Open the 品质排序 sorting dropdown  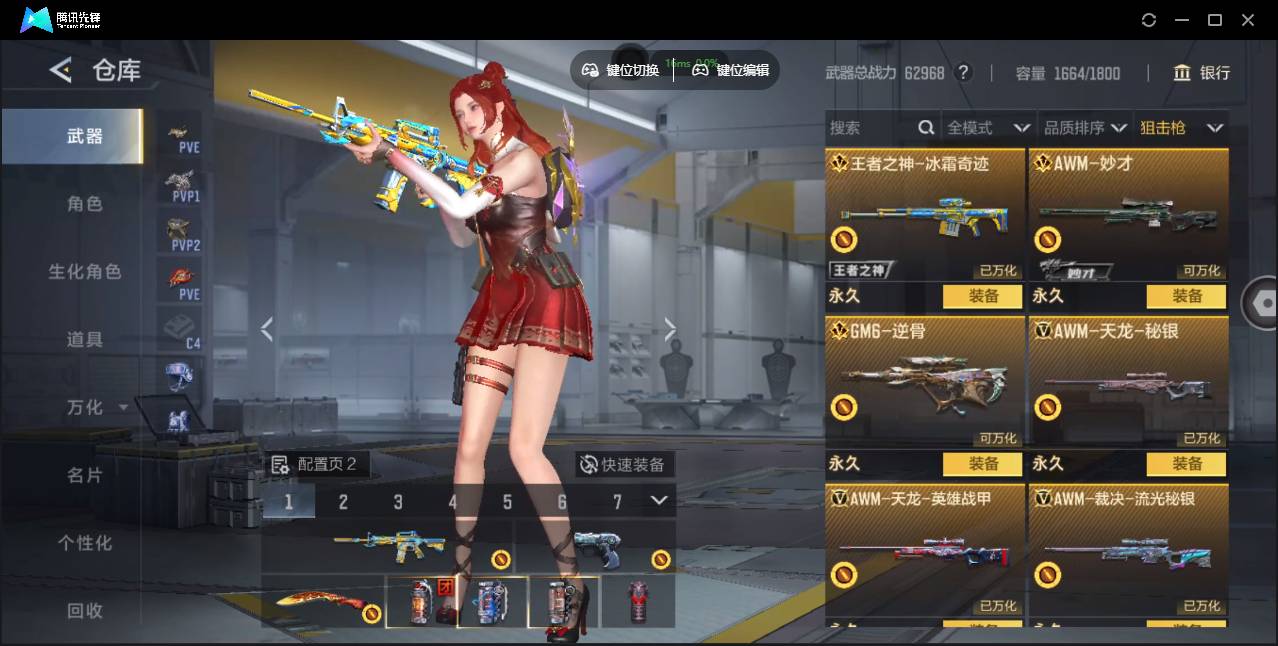point(1085,128)
